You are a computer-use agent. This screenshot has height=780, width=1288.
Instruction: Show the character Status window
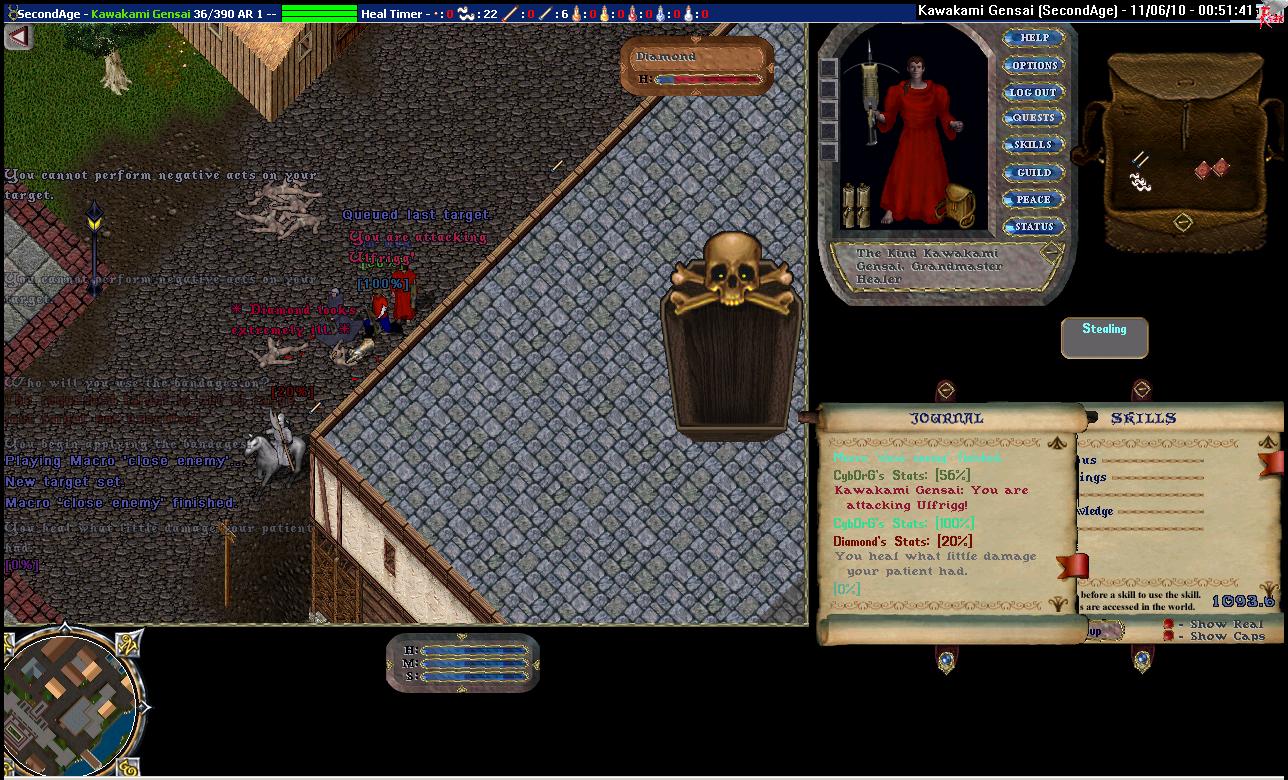coord(1033,227)
